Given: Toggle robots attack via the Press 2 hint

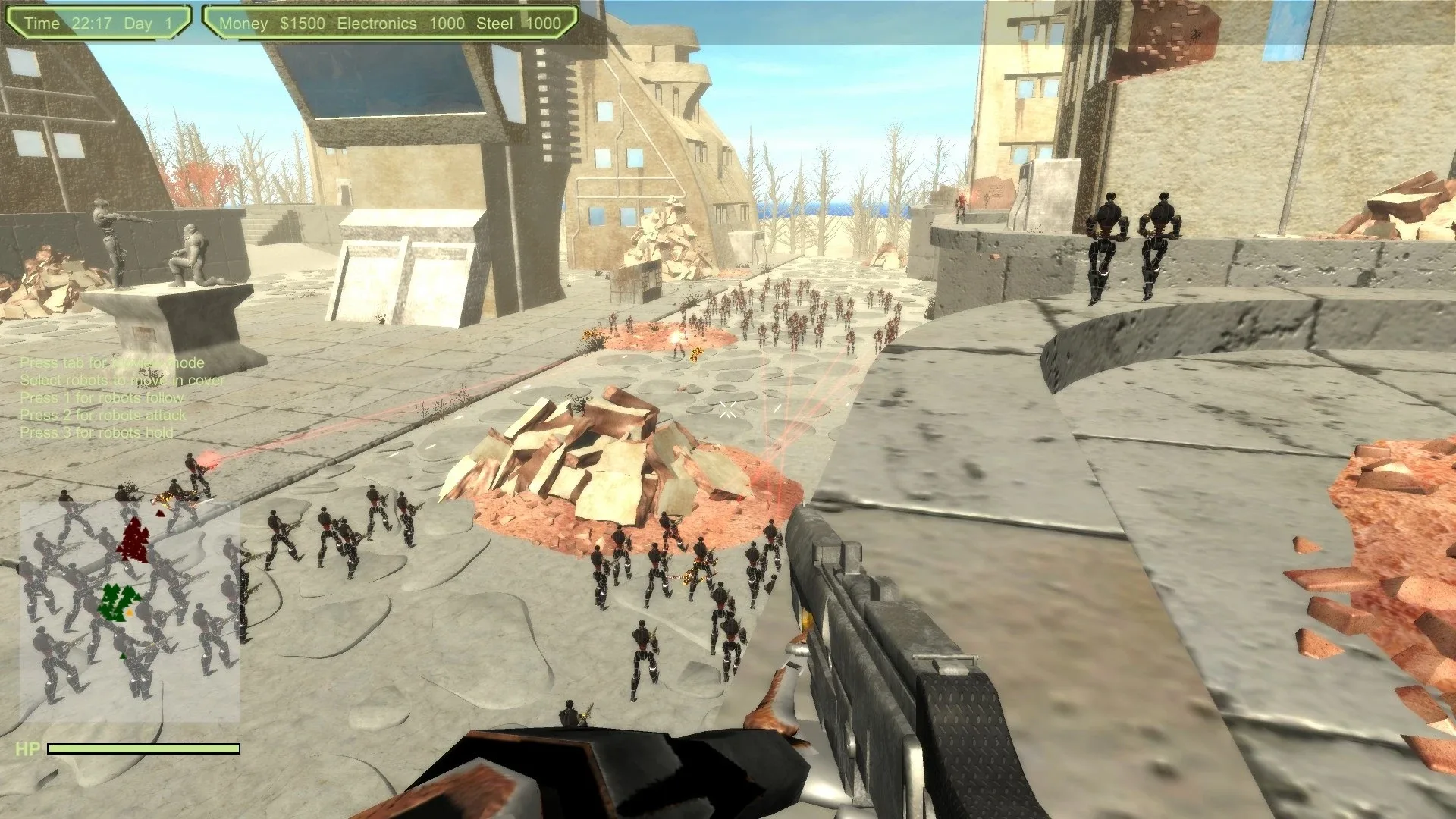Looking at the screenshot, I should coord(104,415).
